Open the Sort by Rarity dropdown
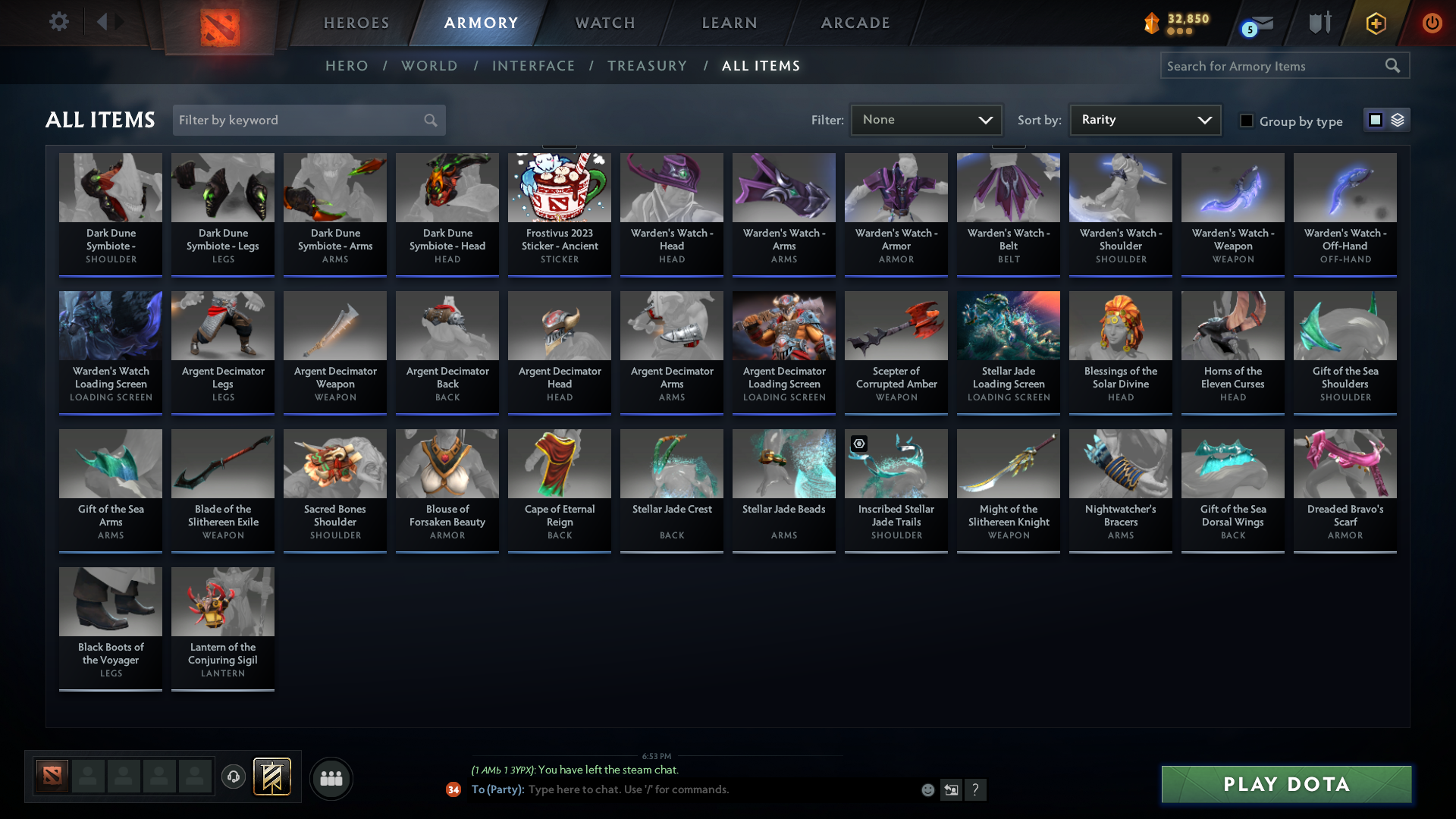 [1144, 119]
